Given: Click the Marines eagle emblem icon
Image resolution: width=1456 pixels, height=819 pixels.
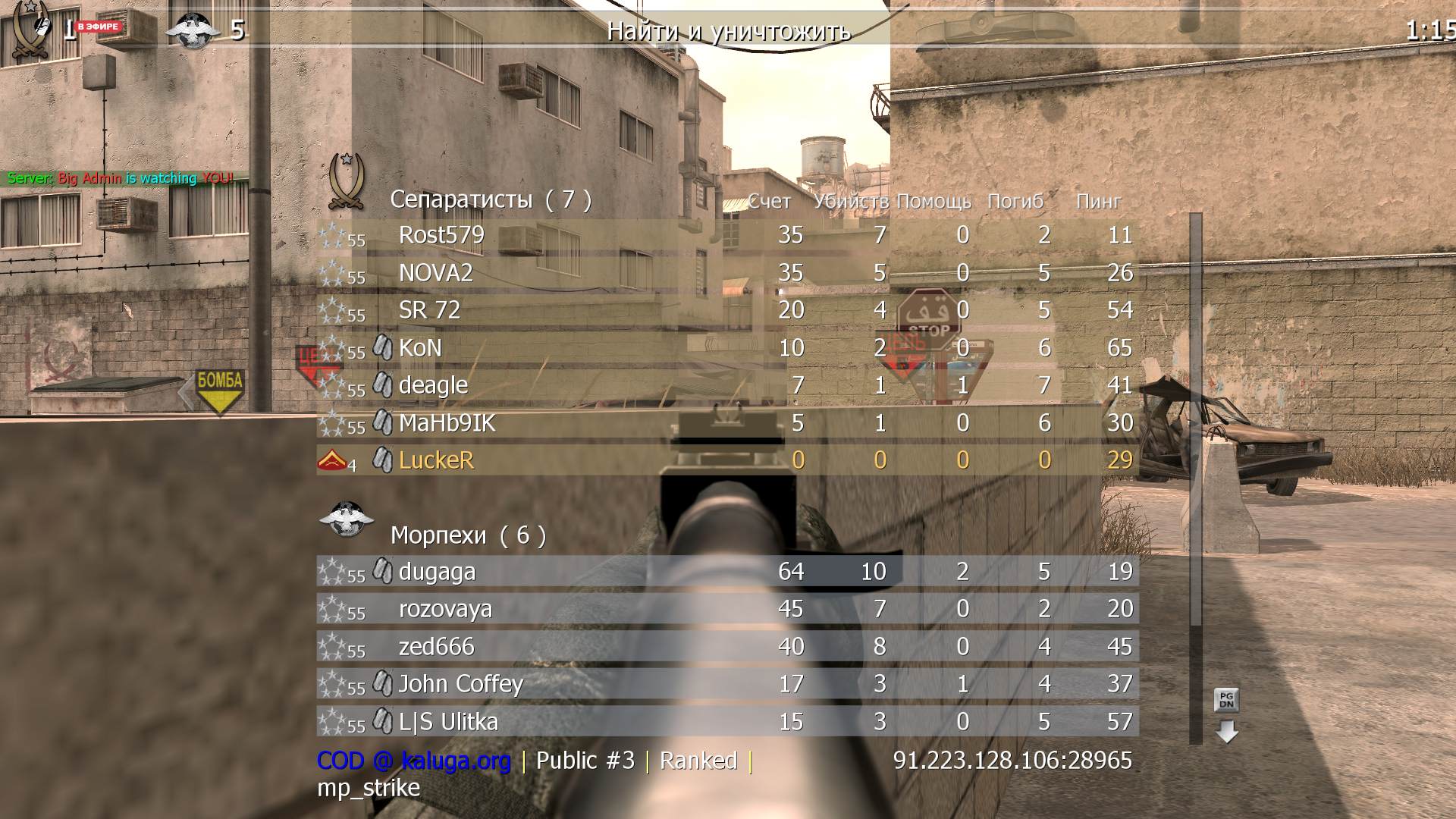Looking at the screenshot, I should 347,519.
